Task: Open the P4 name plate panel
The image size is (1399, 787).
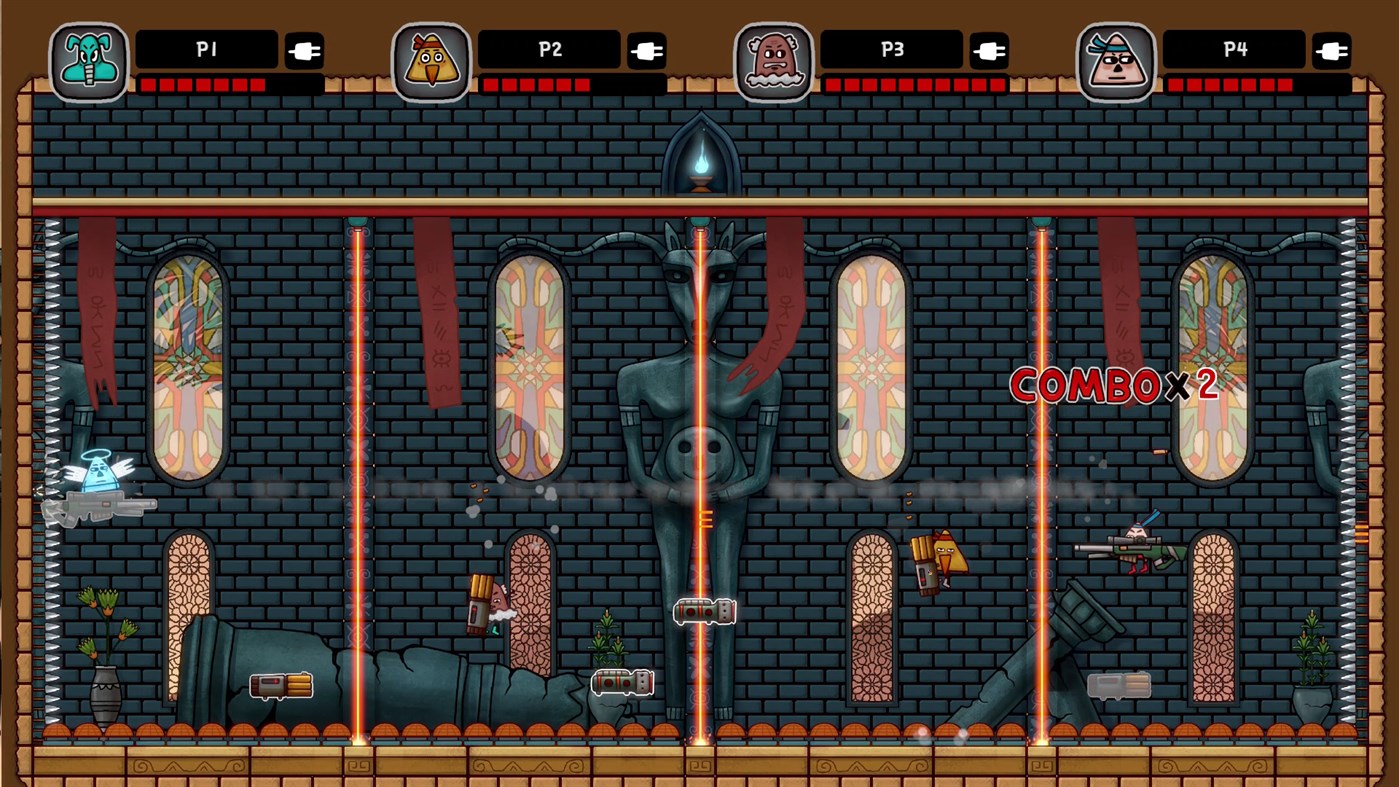Action: click(x=1234, y=49)
